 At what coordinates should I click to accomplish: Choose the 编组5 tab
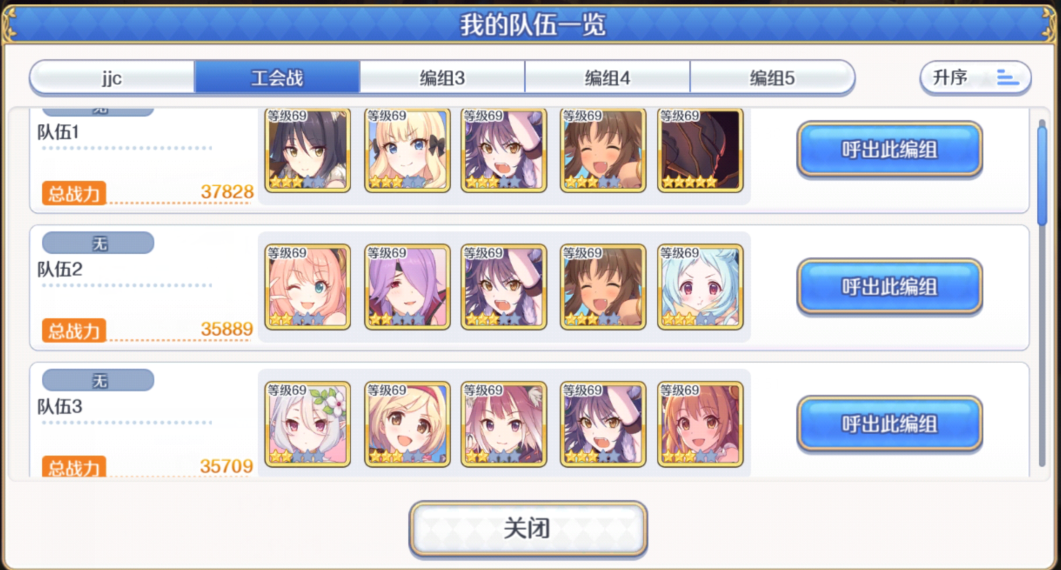(x=772, y=77)
